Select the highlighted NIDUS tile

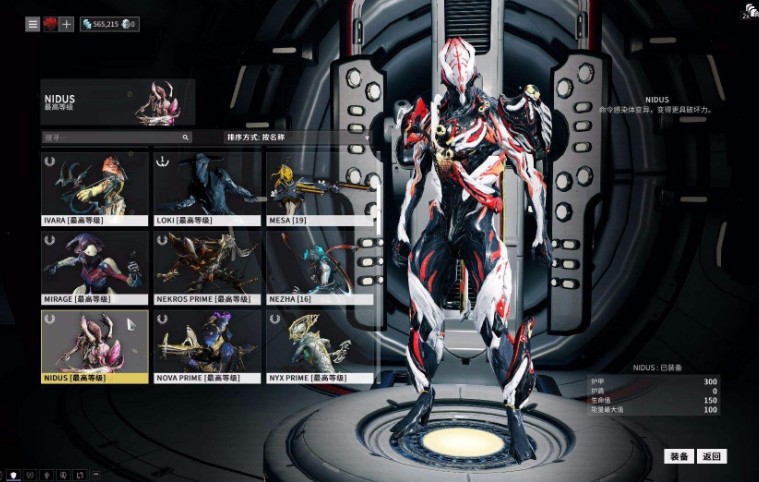click(95, 345)
